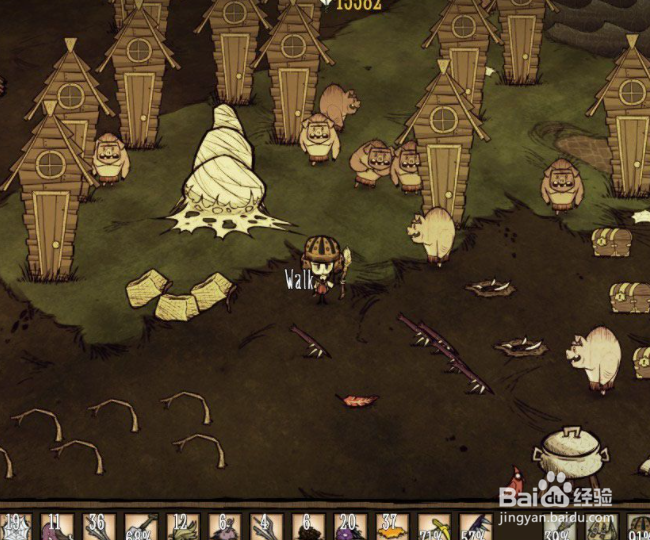This screenshot has width=650, height=540.
Task: Select the dark spiked item at 57%
Action: (x=475, y=528)
